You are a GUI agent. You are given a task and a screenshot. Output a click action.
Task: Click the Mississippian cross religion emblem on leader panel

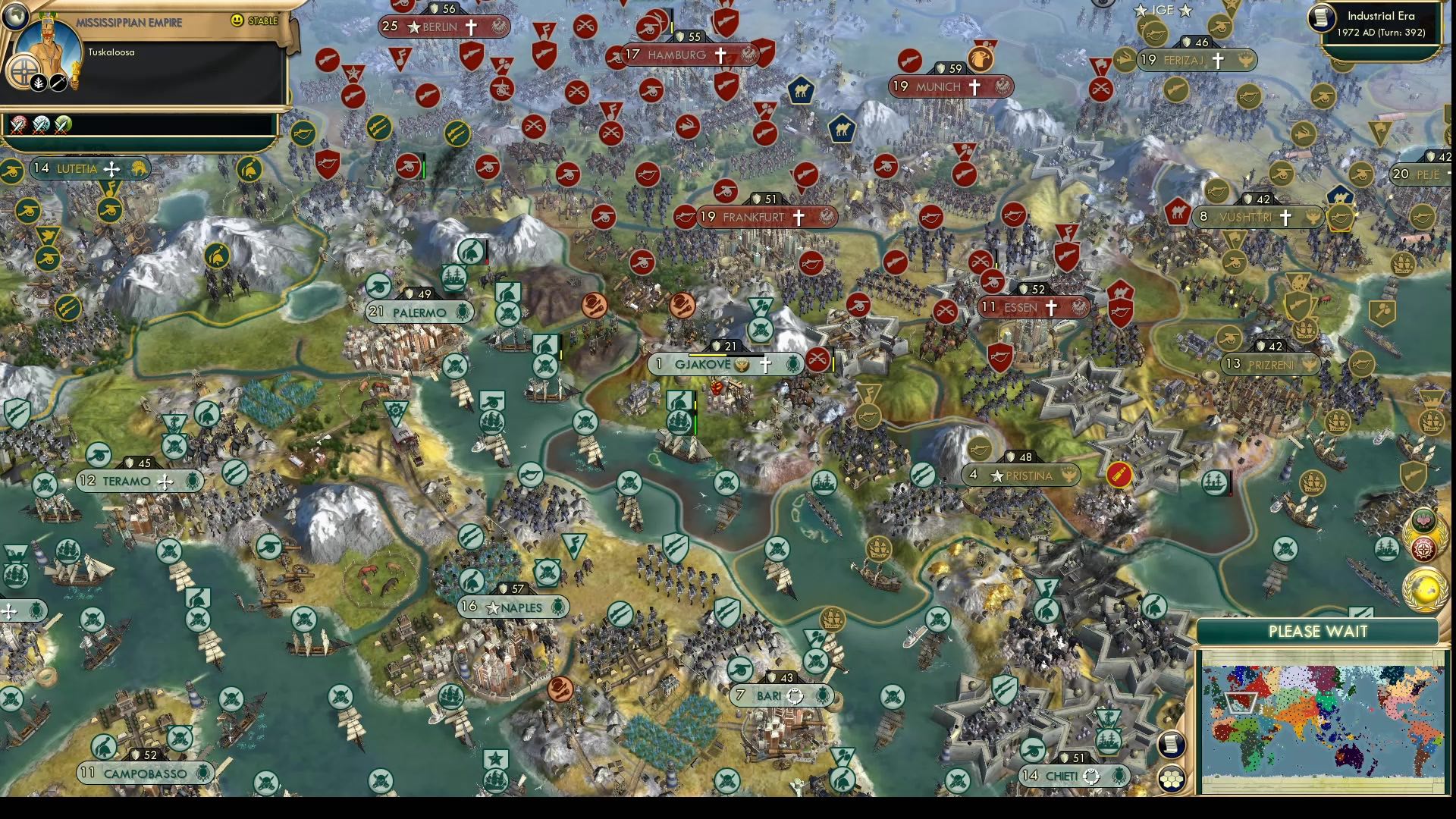24,71
